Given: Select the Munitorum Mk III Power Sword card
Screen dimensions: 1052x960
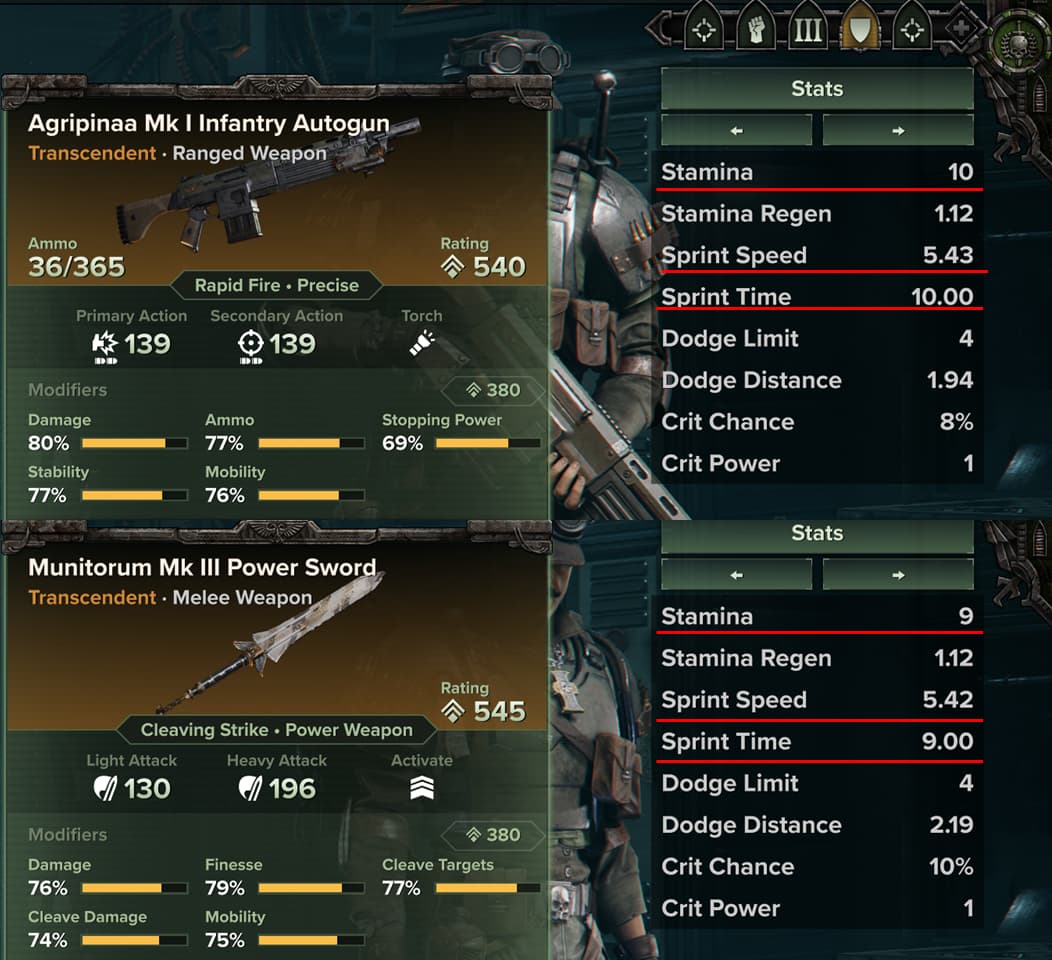Looking at the screenshot, I should (x=276, y=640).
